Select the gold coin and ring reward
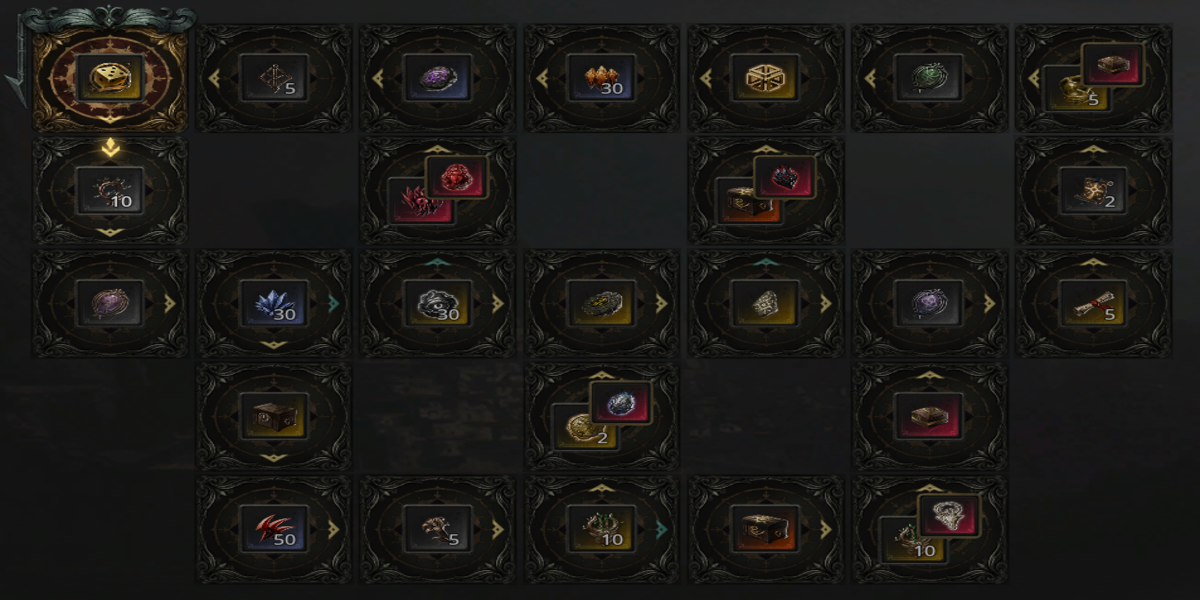 pyautogui.click(x=602, y=415)
